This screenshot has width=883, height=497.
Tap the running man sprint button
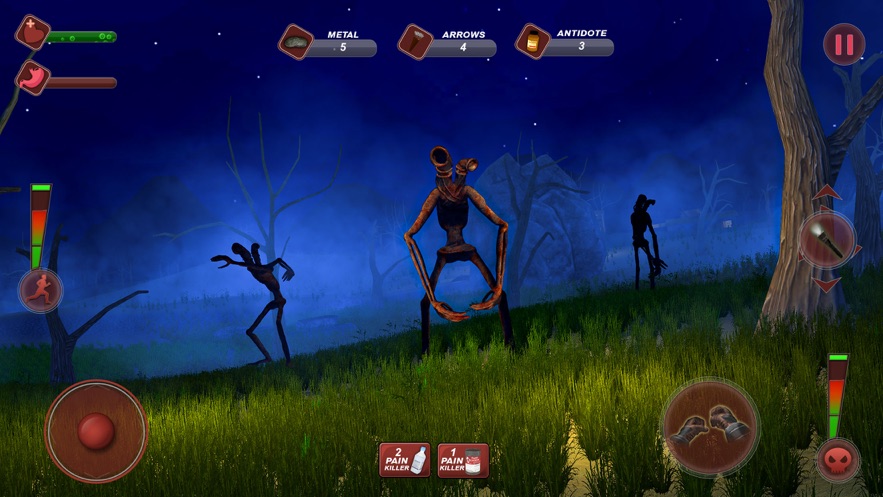click(41, 290)
